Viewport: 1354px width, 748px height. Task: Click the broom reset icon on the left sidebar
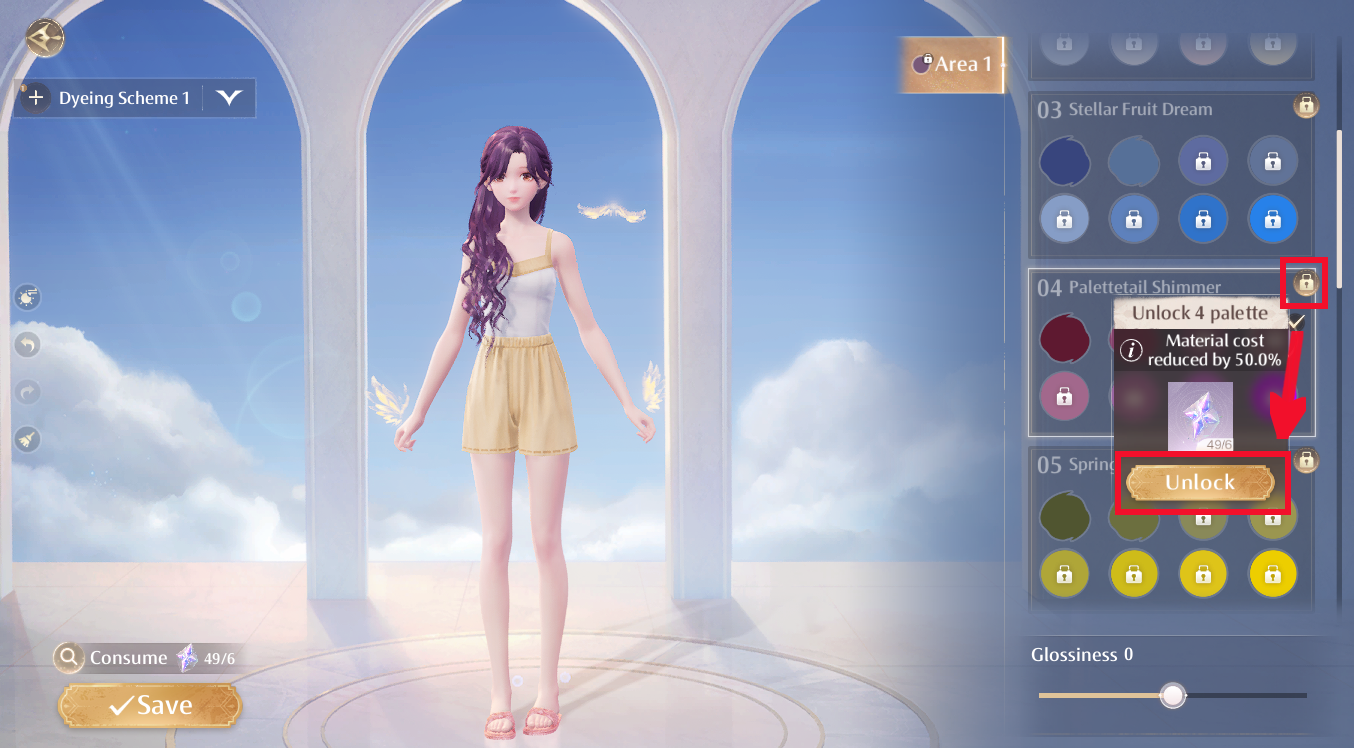tap(27, 439)
